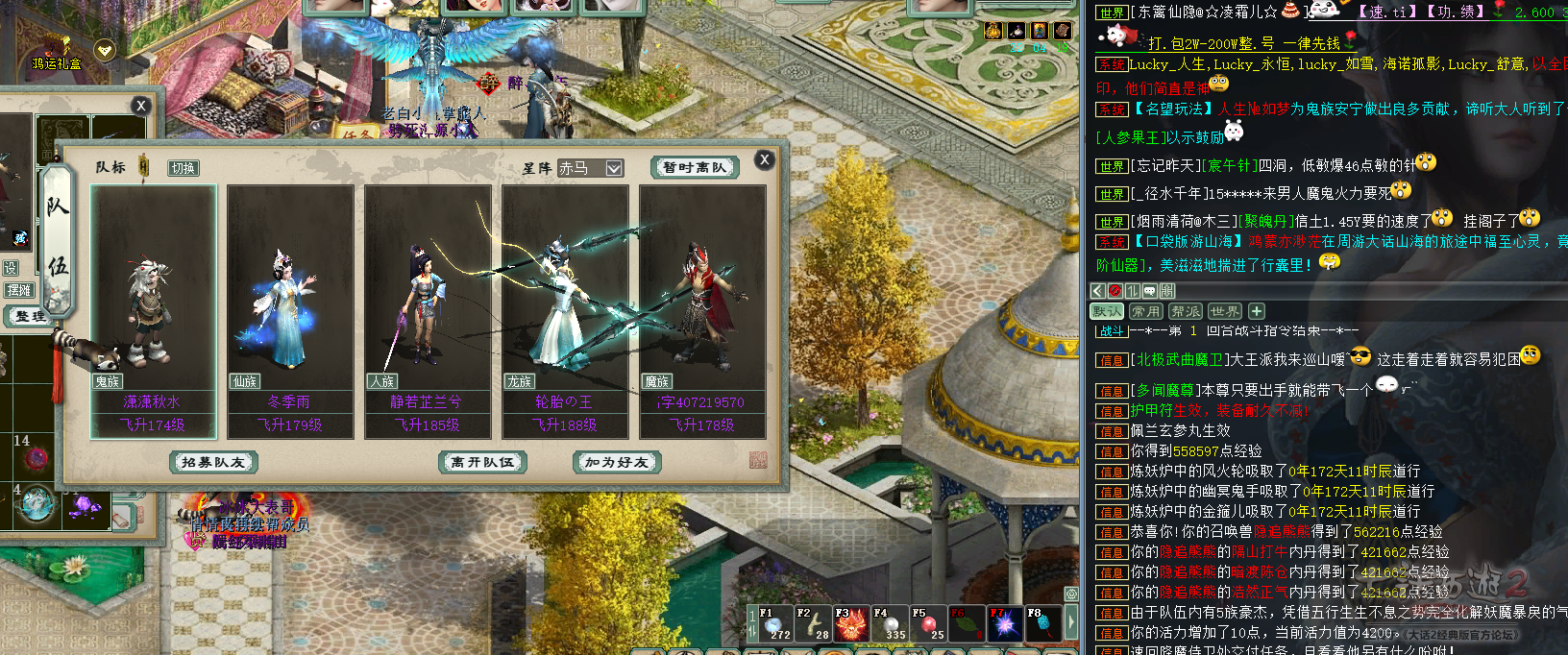The image size is (1568, 655).
Task: Click the 加为好友 add friend button
Action: pyautogui.click(x=616, y=462)
